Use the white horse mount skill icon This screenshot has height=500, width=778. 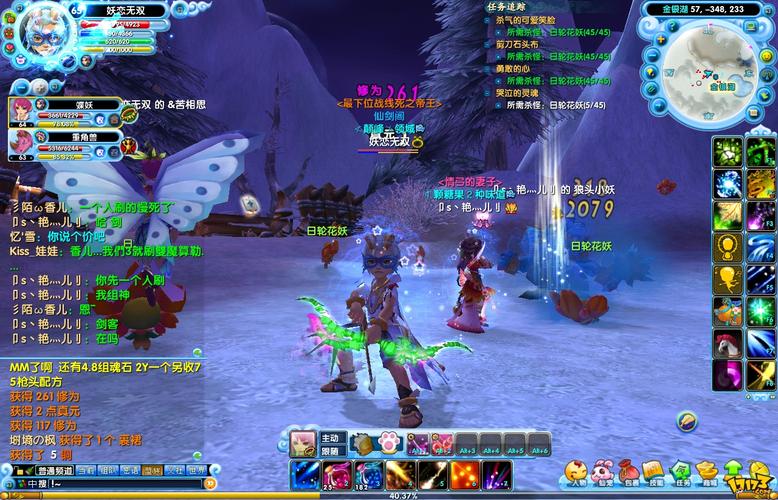pyautogui.click(x=728, y=343)
